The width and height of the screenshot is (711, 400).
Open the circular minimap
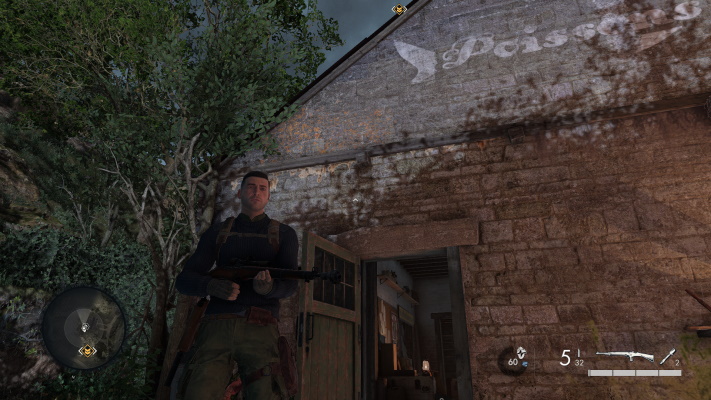click(x=84, y=328)
